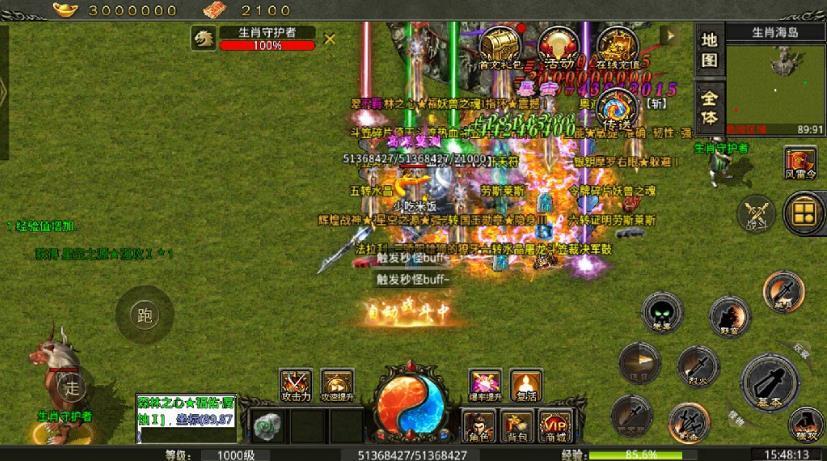827x461 pixels.
Task: Select the 全体 attack mode button
Action: click(x=709, y=108)
